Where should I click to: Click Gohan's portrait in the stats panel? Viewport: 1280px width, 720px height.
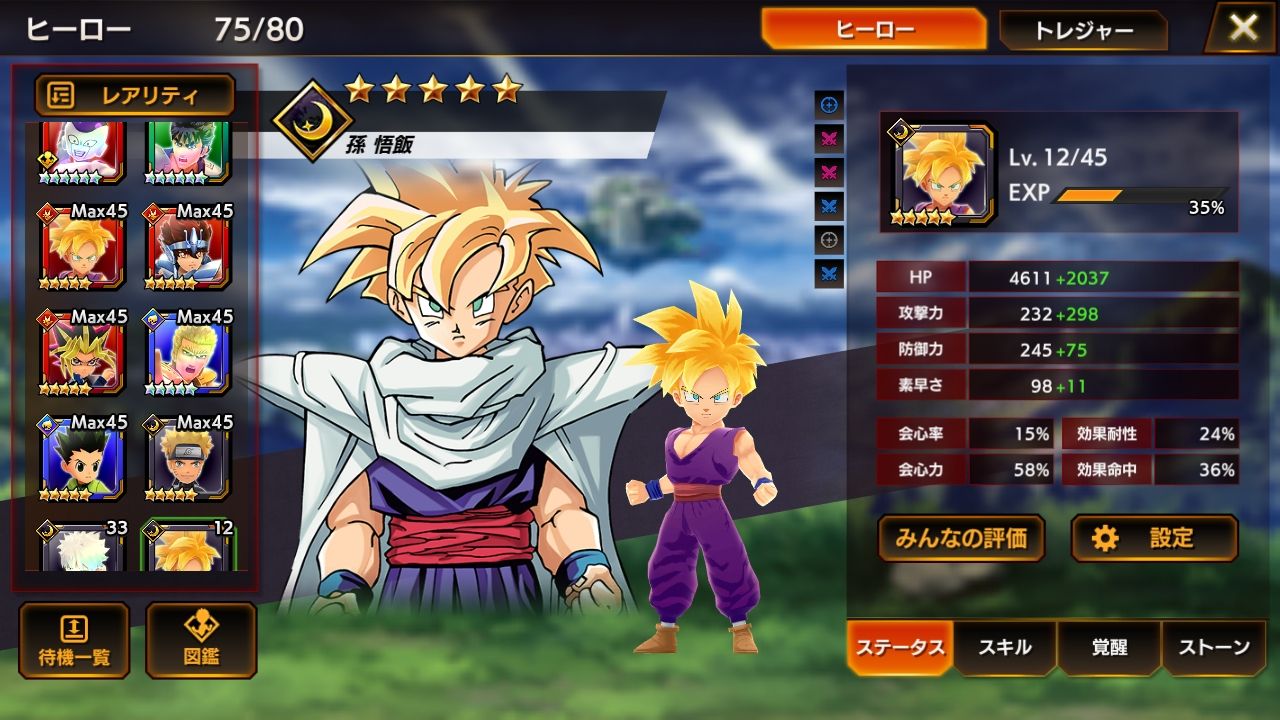click(x=938, y=176)
